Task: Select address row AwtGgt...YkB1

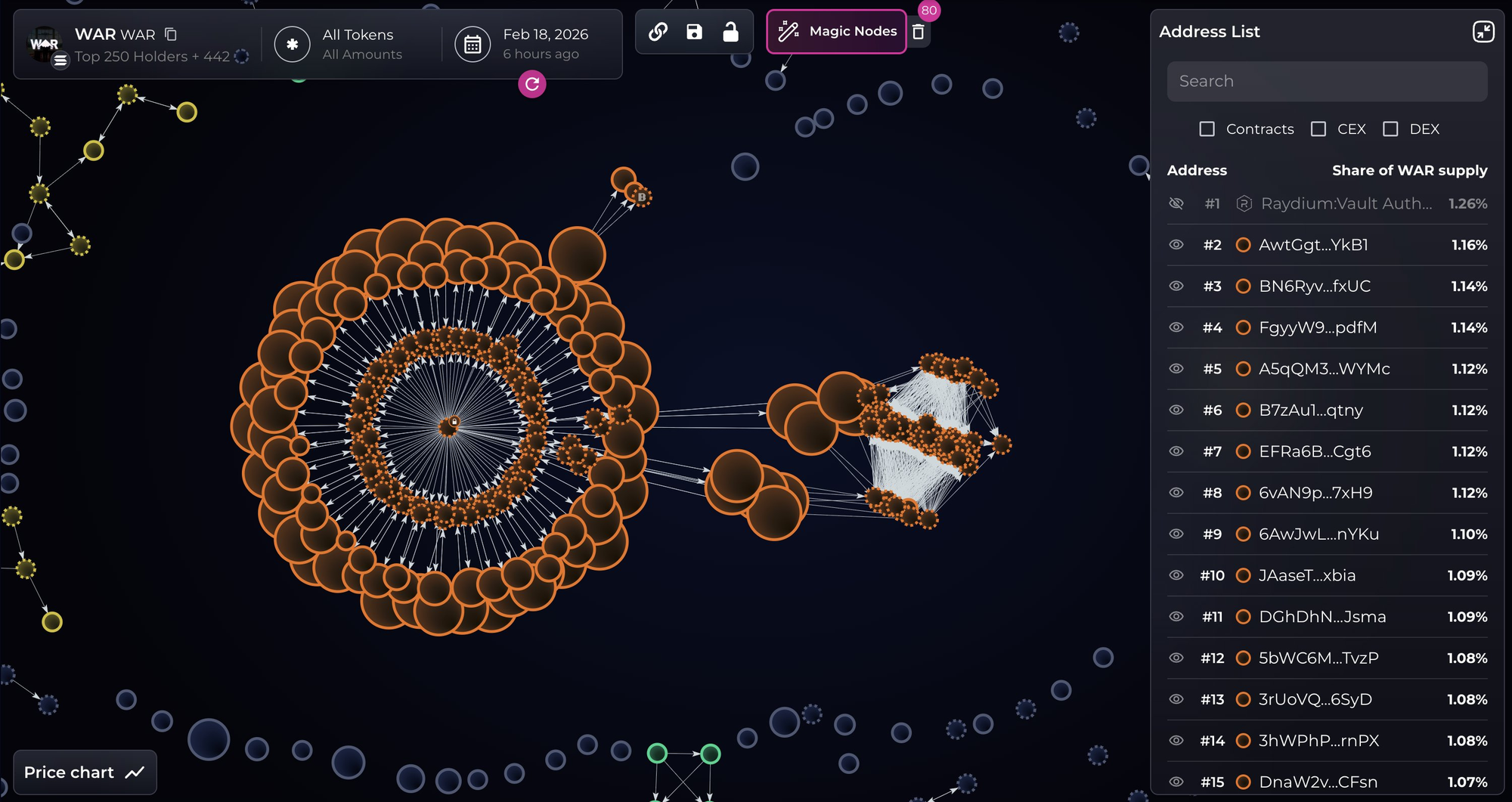Action: 1313,245
